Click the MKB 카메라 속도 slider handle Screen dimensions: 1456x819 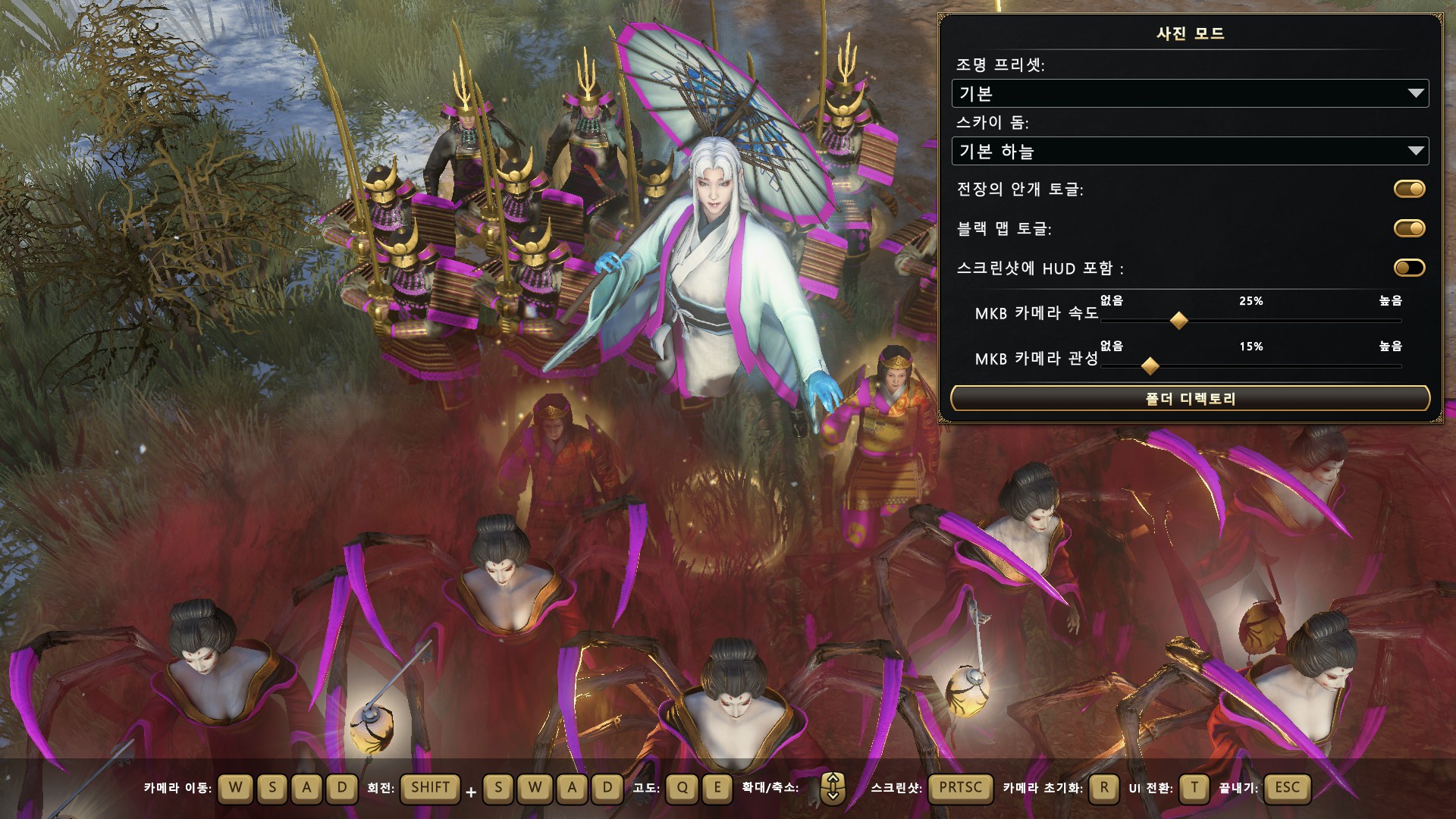pos(1178,320)
